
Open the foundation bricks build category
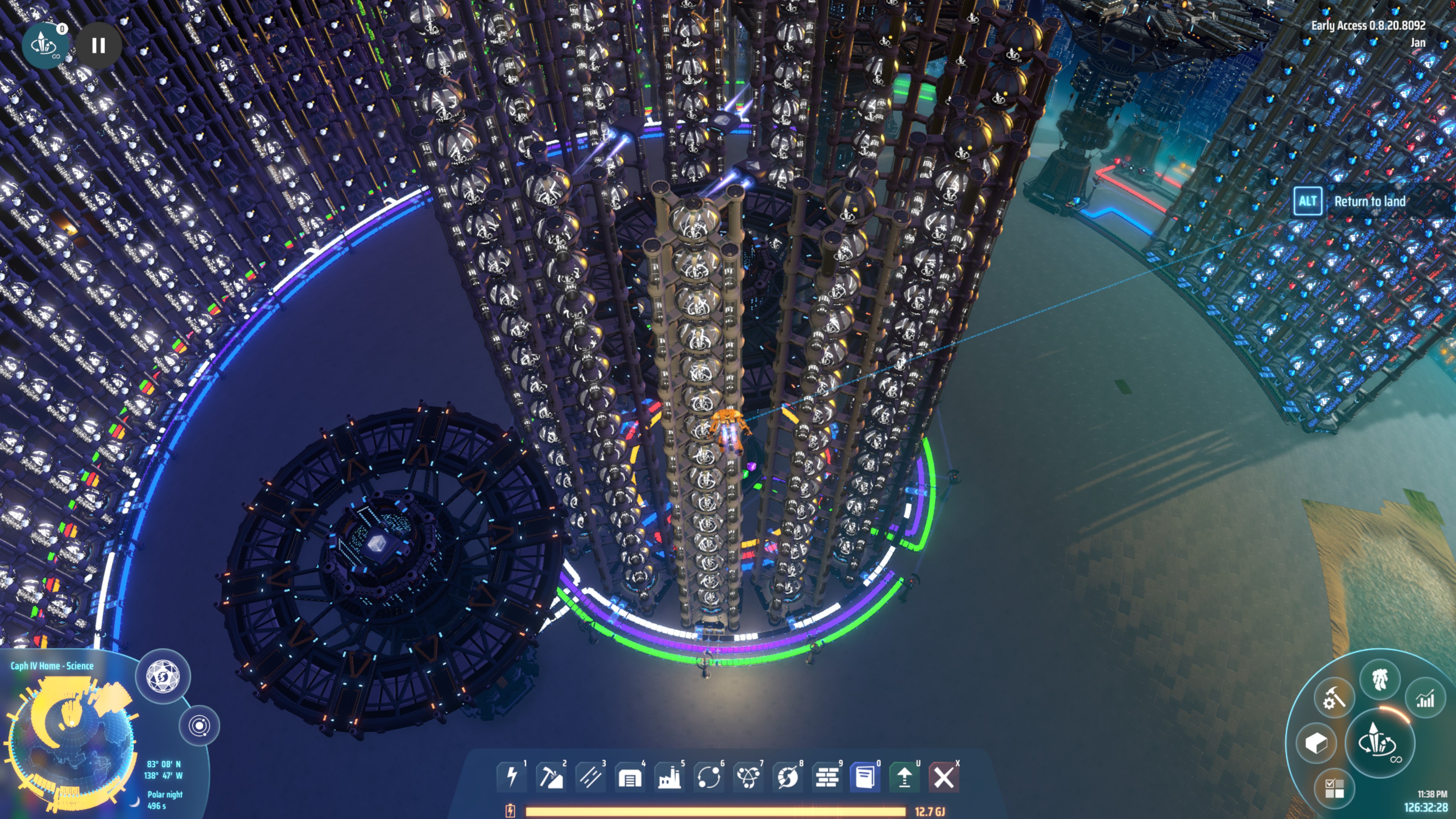coord(827,777)
